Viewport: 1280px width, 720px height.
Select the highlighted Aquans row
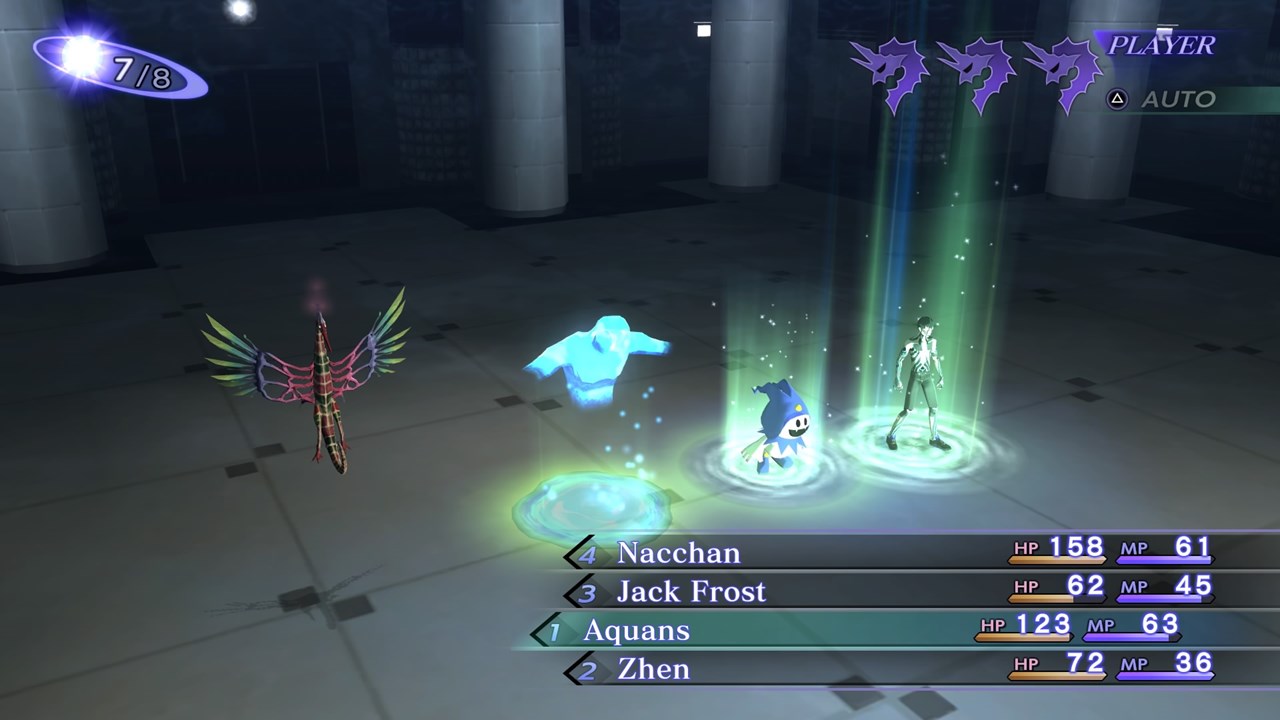pyautogui.click(x=637, y=630)
